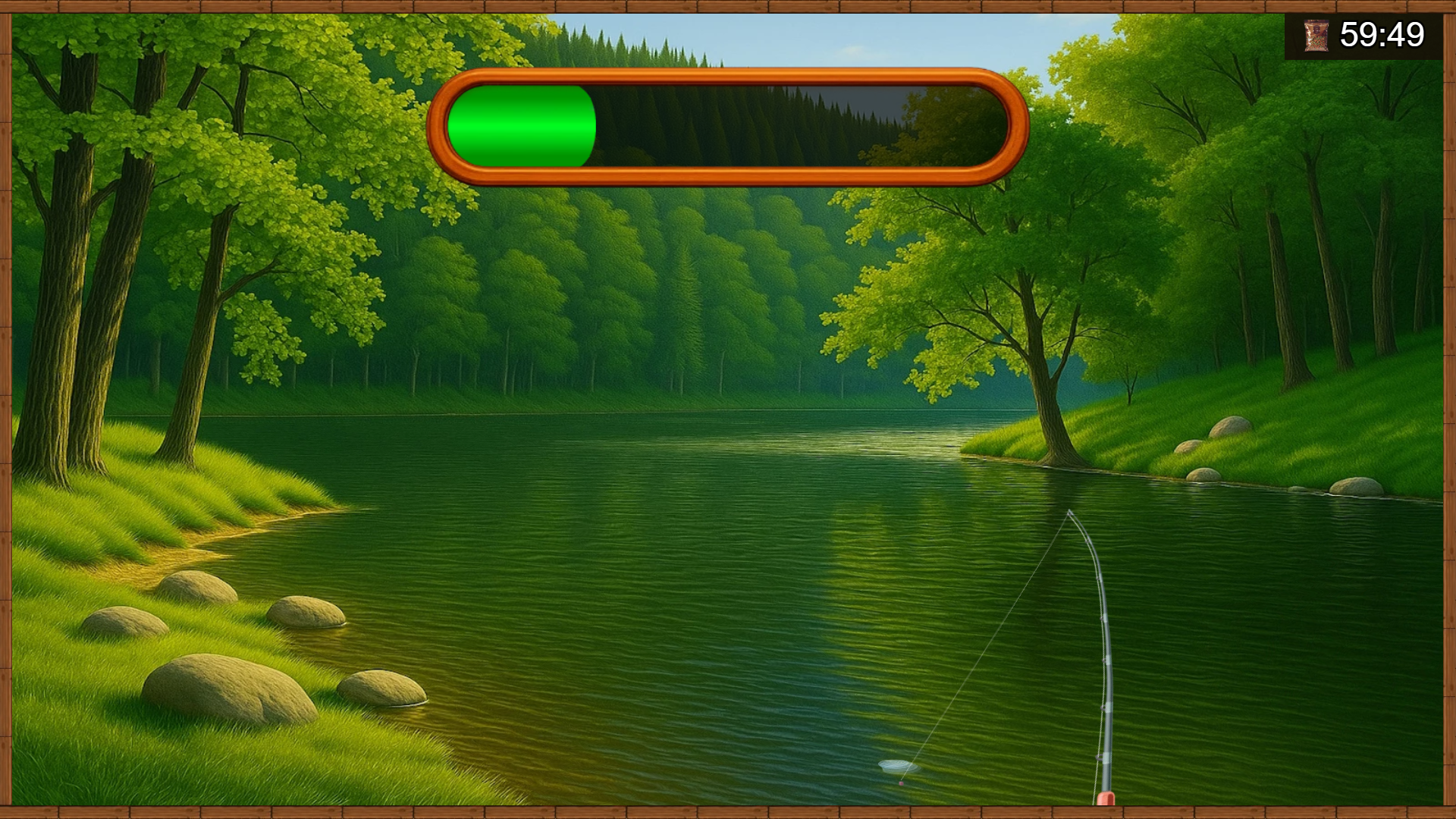Click the bait bag icon near the timer

tap(1317, 35)
